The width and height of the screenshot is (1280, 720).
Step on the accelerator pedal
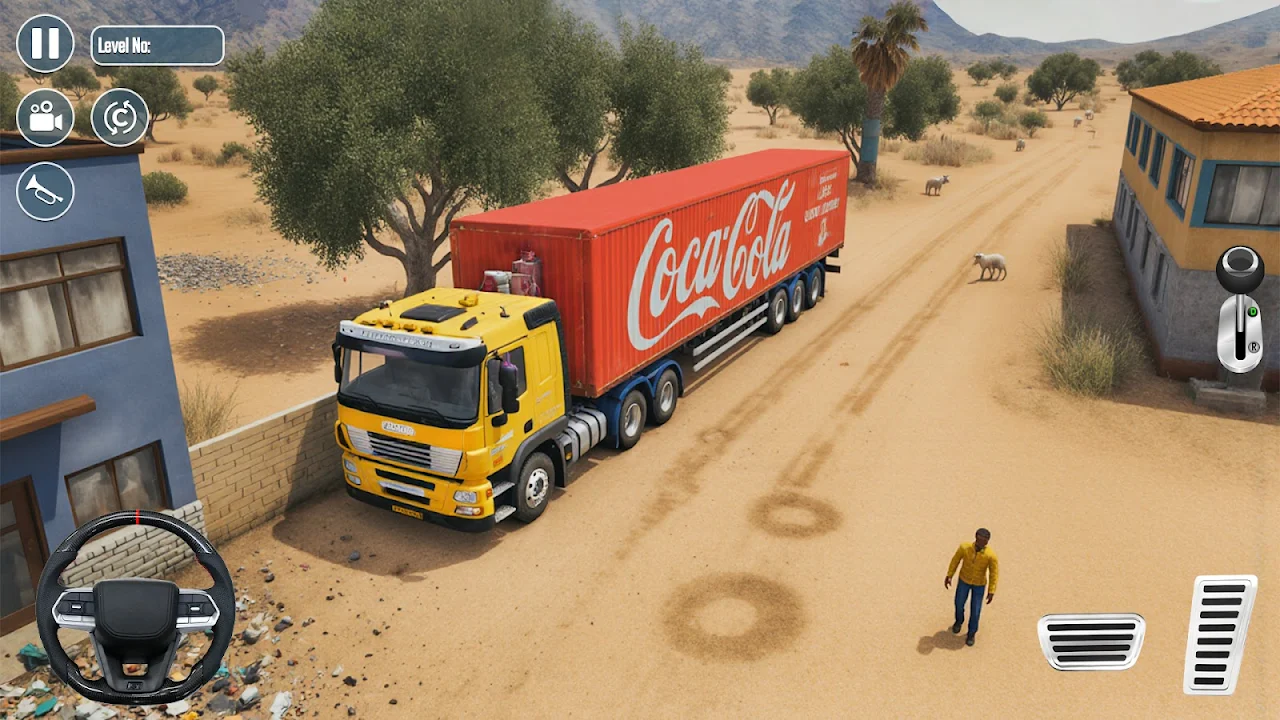[x=1220, y=634]
